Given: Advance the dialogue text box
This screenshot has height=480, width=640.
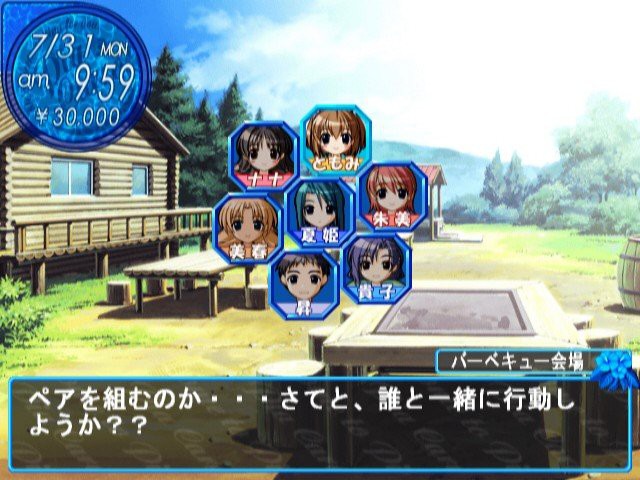Looking at the screenshot, I should (320, 420).
